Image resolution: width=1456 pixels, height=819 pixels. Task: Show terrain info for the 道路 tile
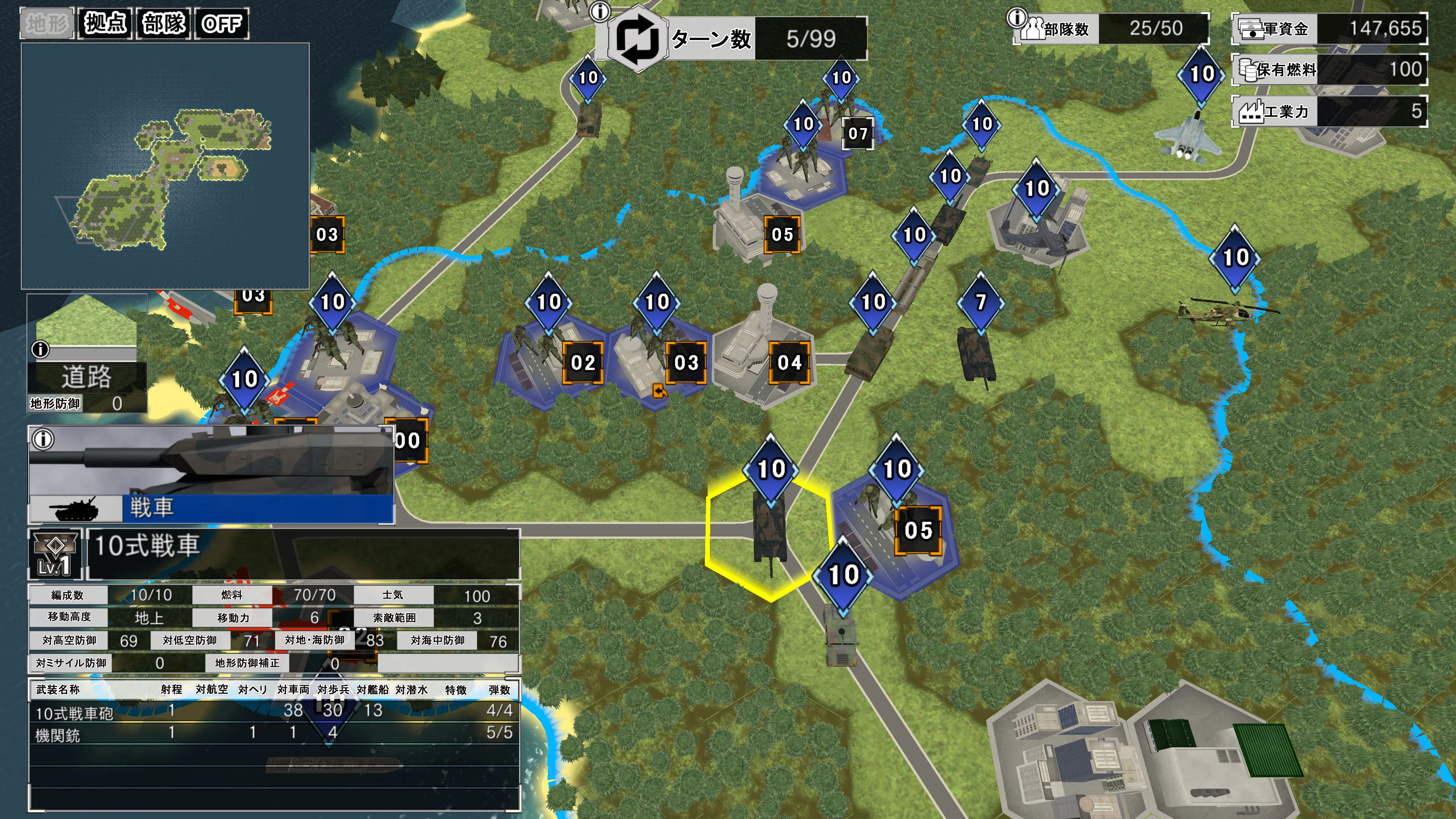point(40,349)
